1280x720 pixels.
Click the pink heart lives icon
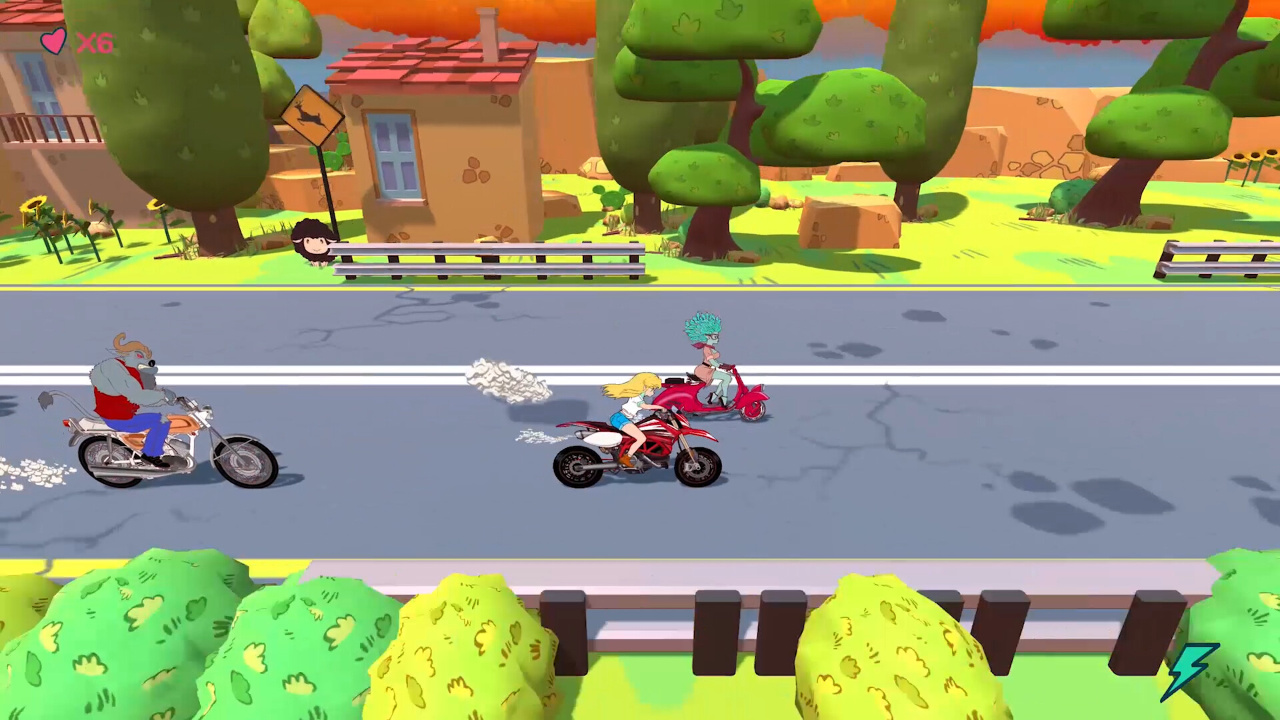point(53,42)
